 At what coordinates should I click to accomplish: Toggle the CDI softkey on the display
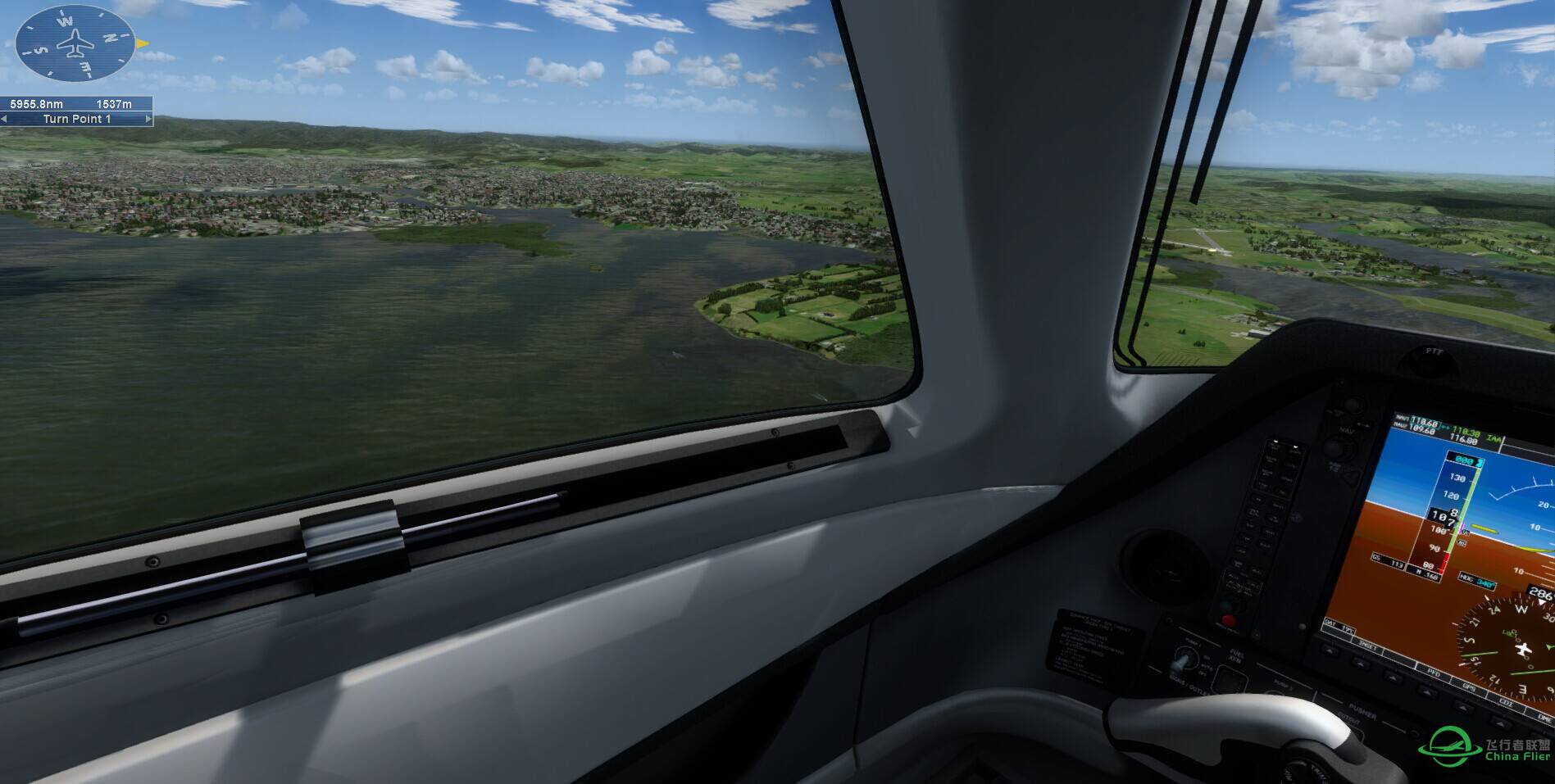(1505, 702)
